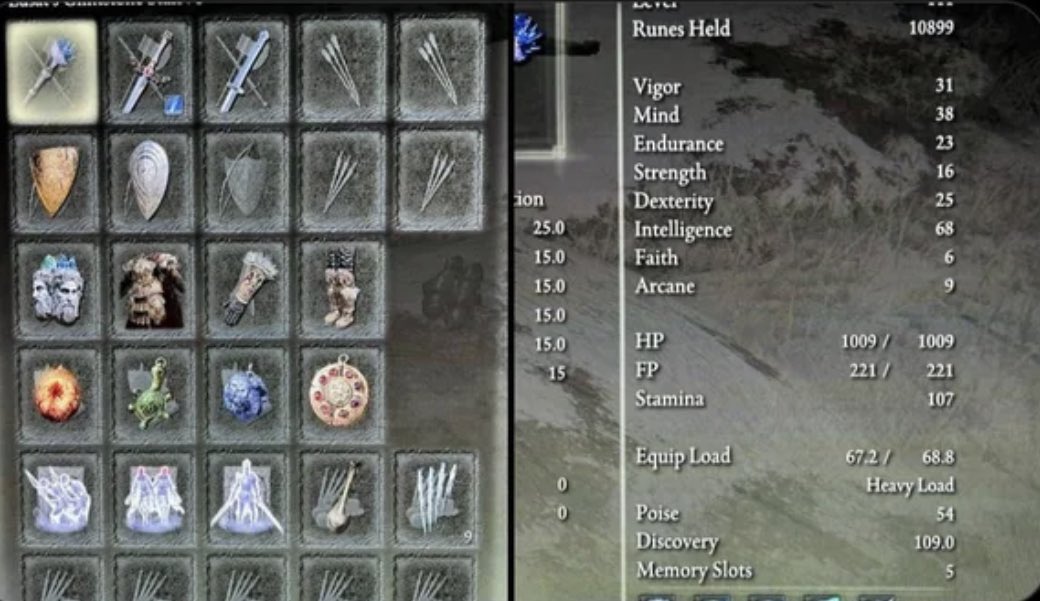
Task: Open the lute-shaped item quick slot
Action: click(341, 499)
